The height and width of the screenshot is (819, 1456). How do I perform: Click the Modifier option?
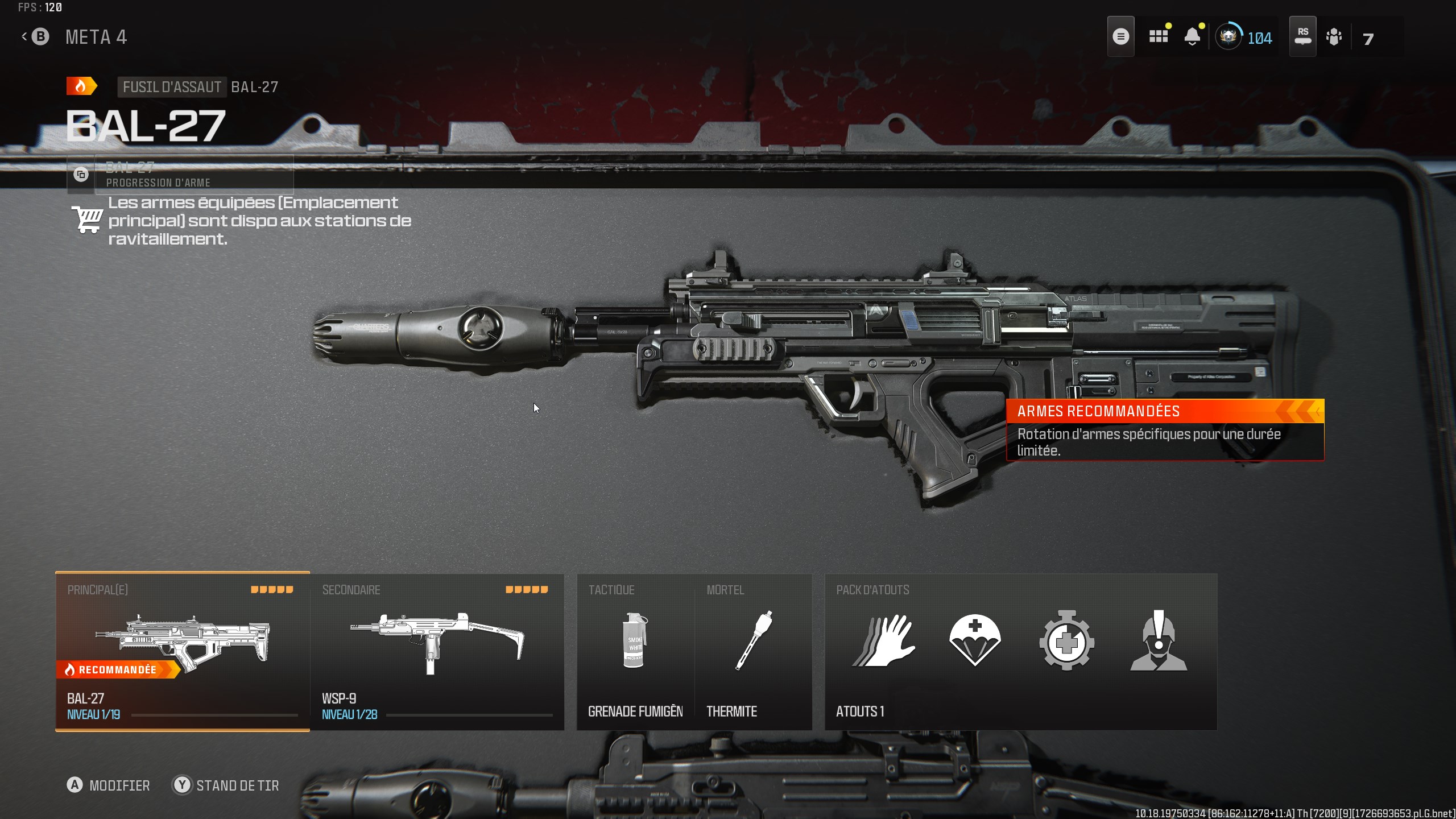108,785
